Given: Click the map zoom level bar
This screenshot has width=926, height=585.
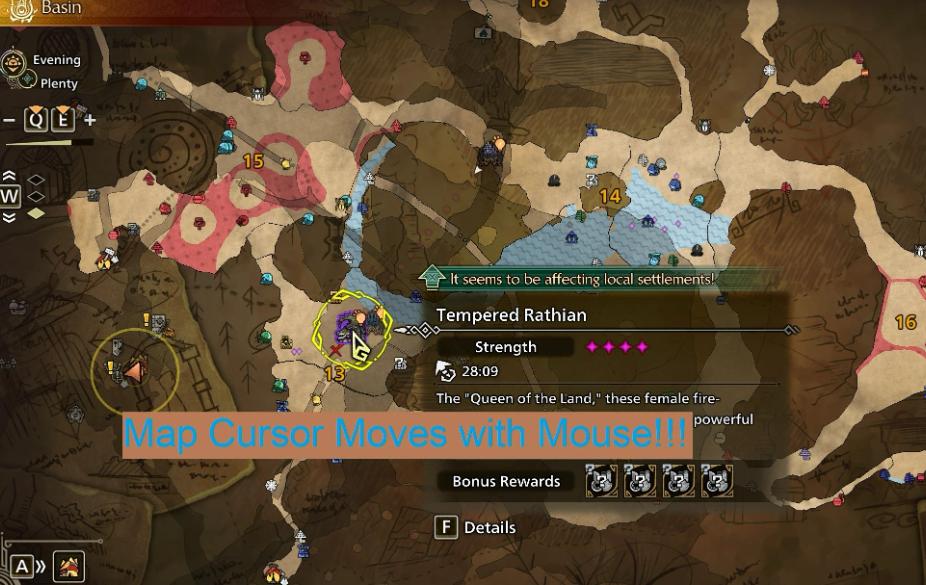Looking at the screenshot, I should (x=50, y=142).
